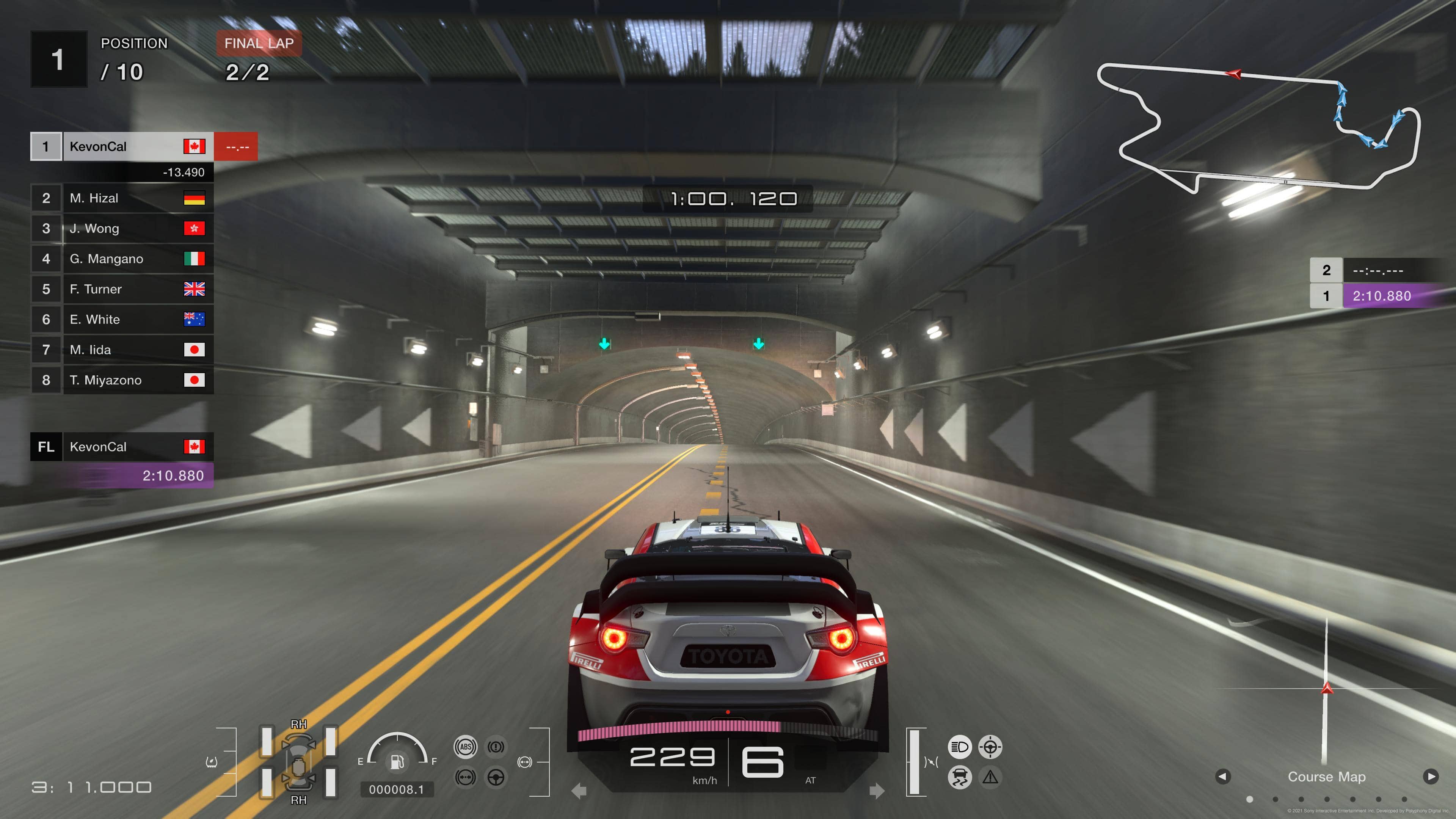Click the fuel gauge pump icon
Image resolution: width=1456 pixels, height=819 pixels.
397,762
